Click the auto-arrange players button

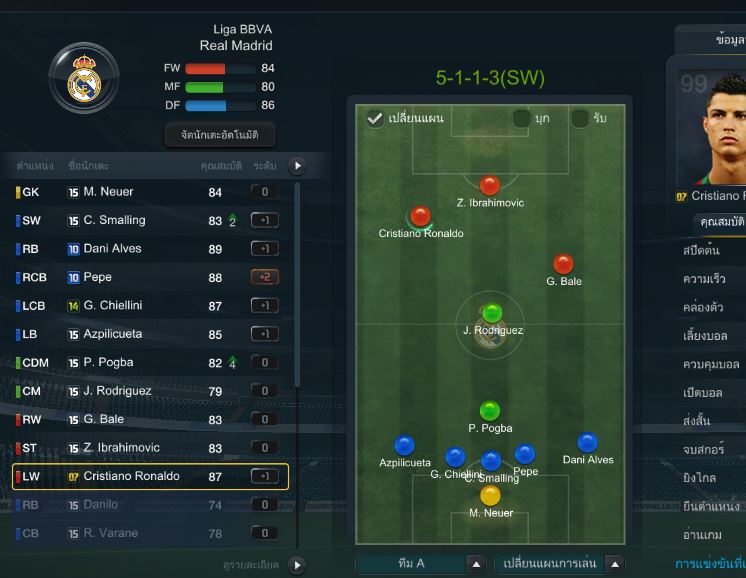tap(219, 134)
